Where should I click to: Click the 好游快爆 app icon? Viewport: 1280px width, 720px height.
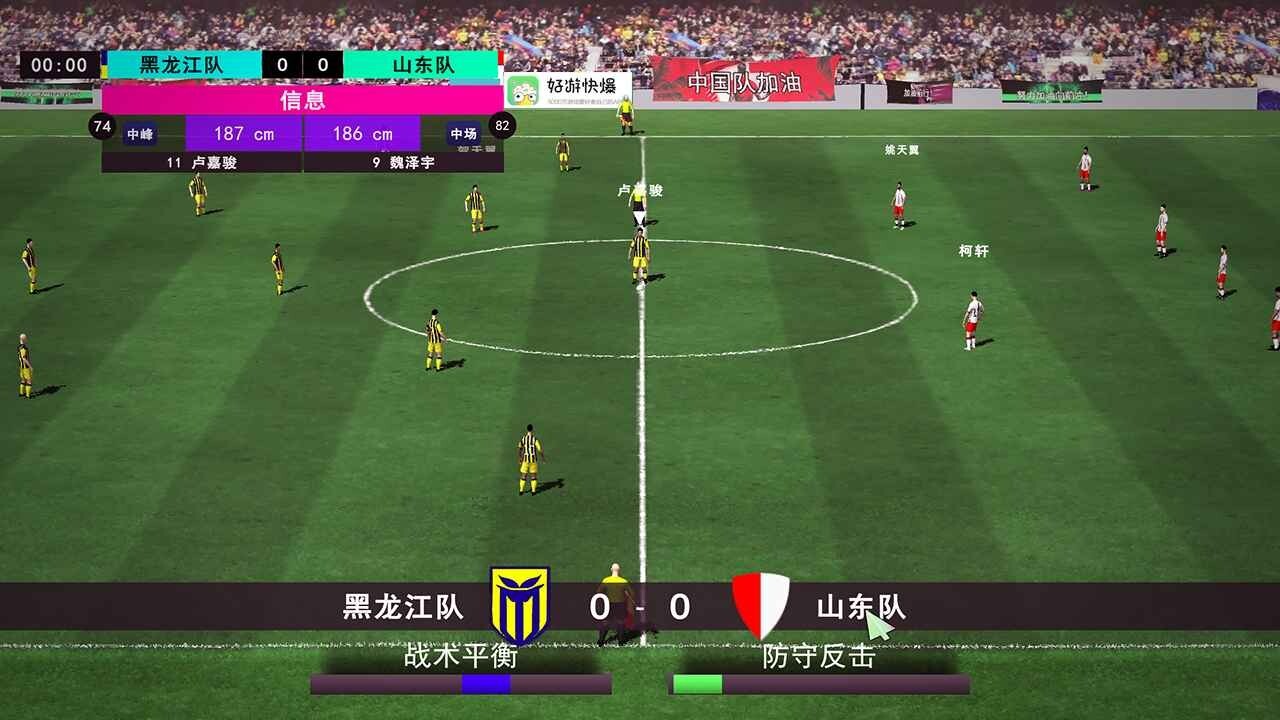click(524, 88)
